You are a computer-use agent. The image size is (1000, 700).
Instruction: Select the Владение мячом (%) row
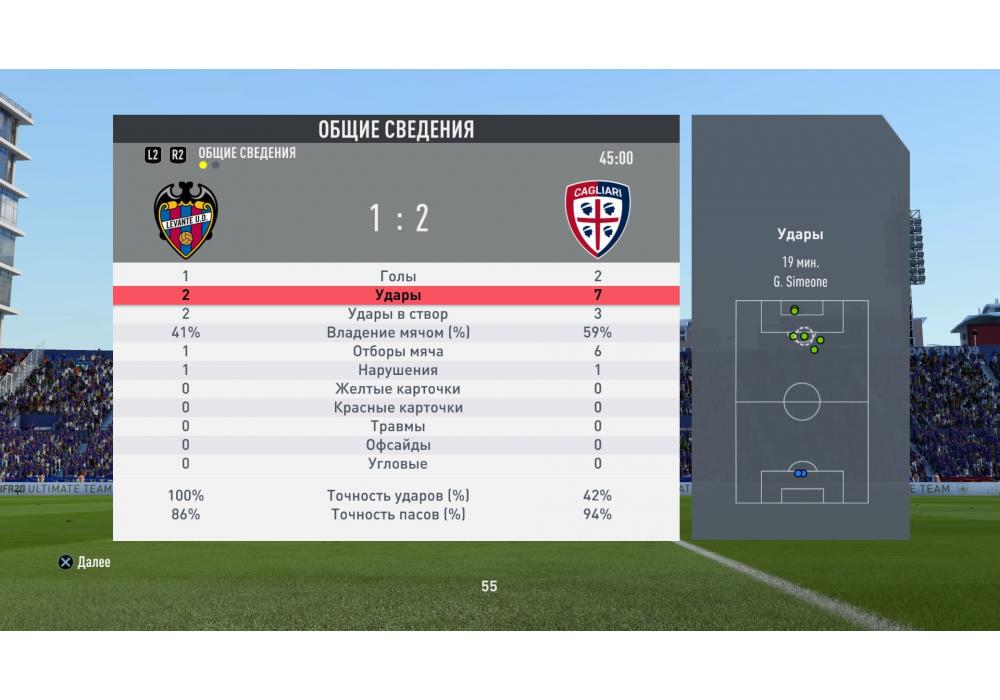coord(398,332)
